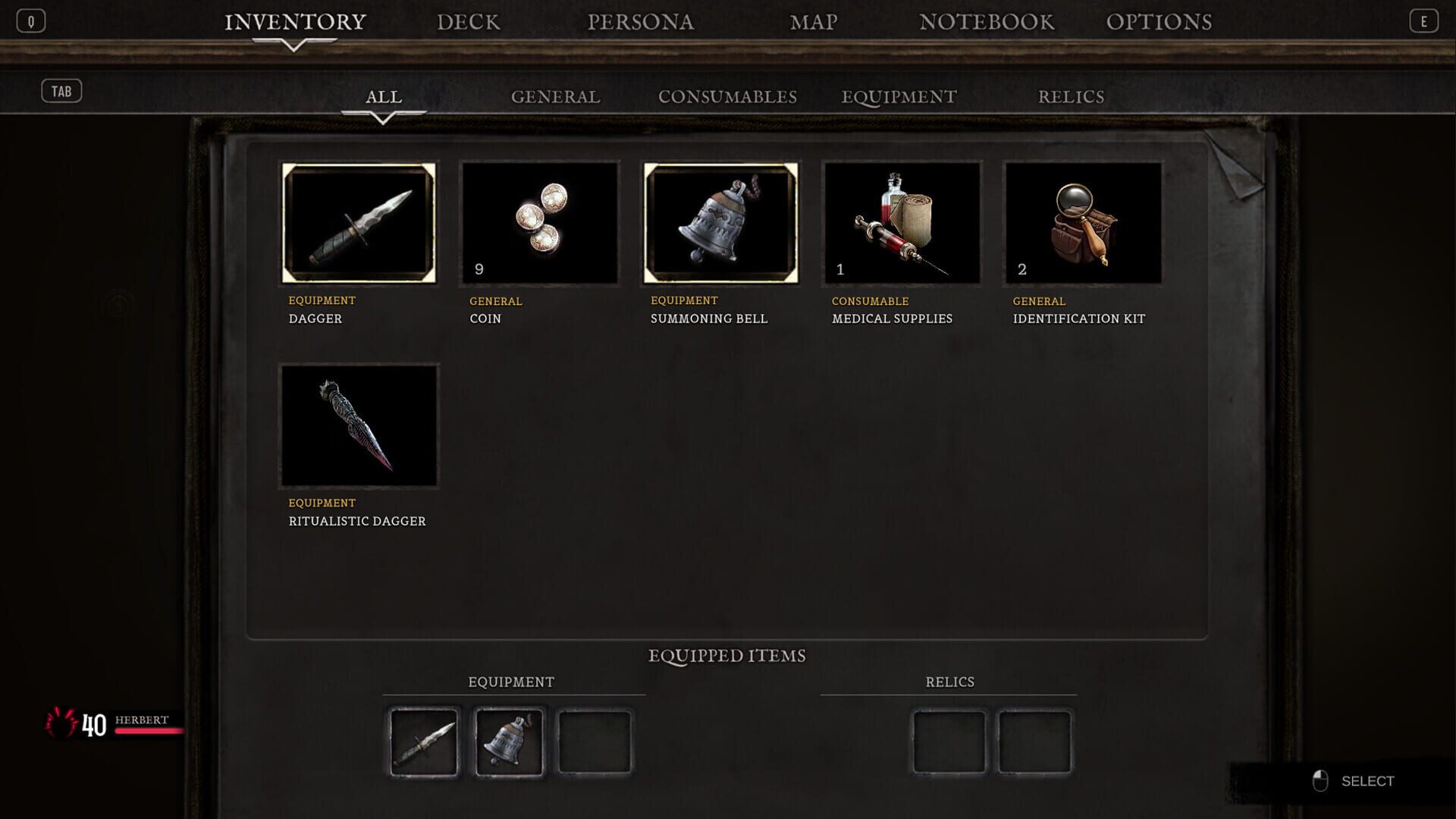Image resolution: width=1456 pixels, height=819 pixels.
Task: Filter inventory by CONSUMABLES
Action: tap(727, 96)
